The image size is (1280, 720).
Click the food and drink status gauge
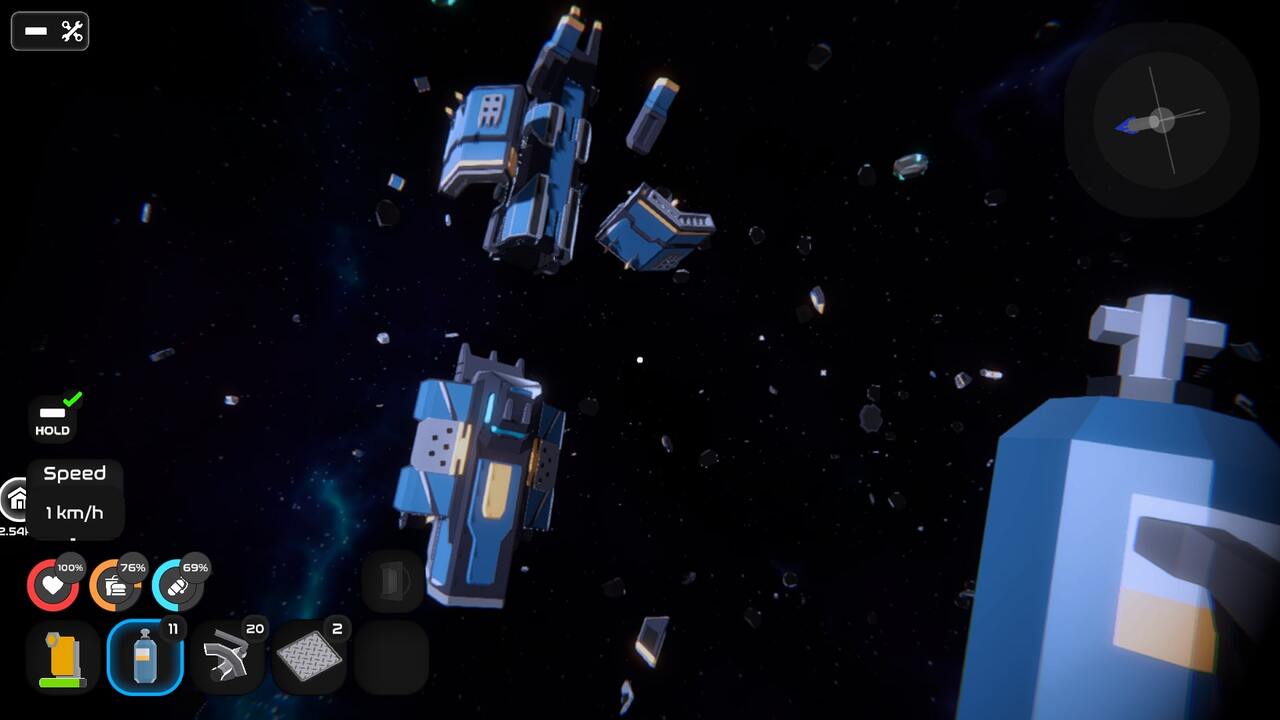[x=115, y=584]
